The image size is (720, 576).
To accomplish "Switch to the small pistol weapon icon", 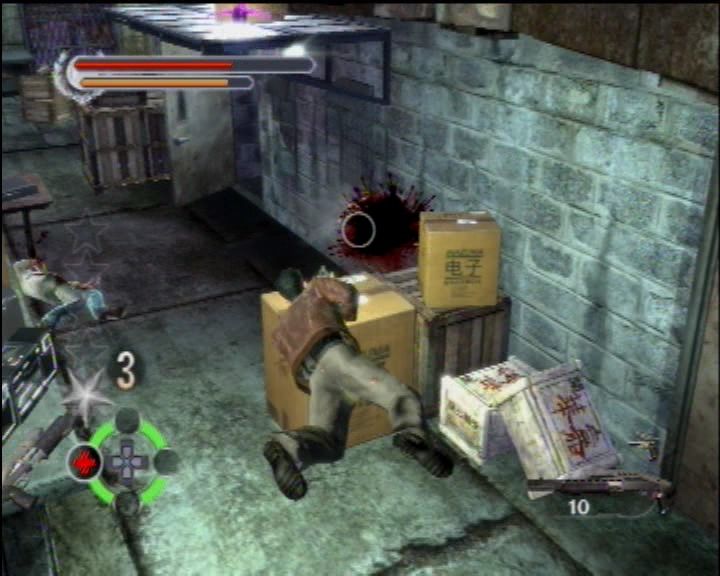I will pos(645,446).
